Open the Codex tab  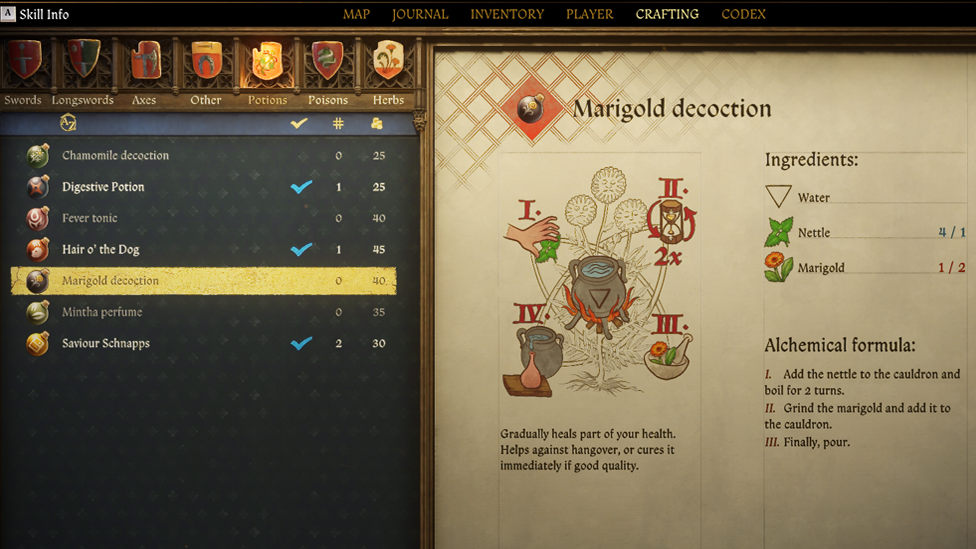tap(743, 14)
